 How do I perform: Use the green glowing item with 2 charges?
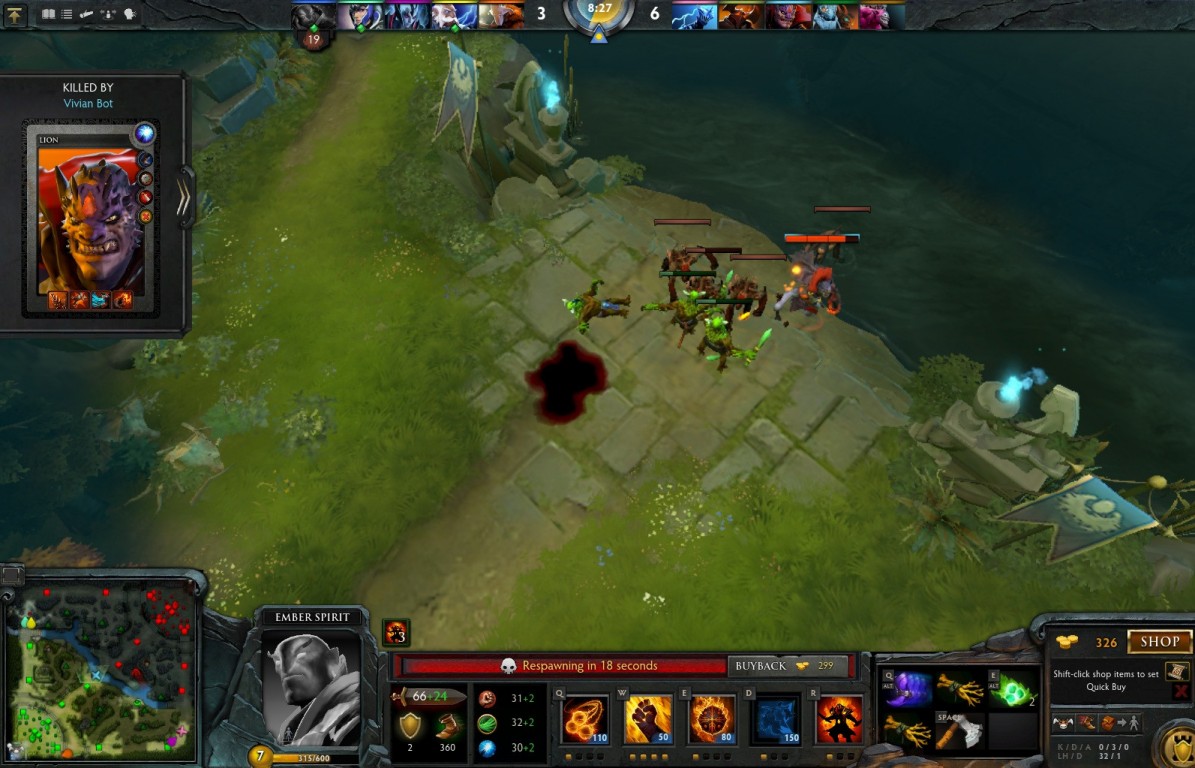(x=1012, y=690)
